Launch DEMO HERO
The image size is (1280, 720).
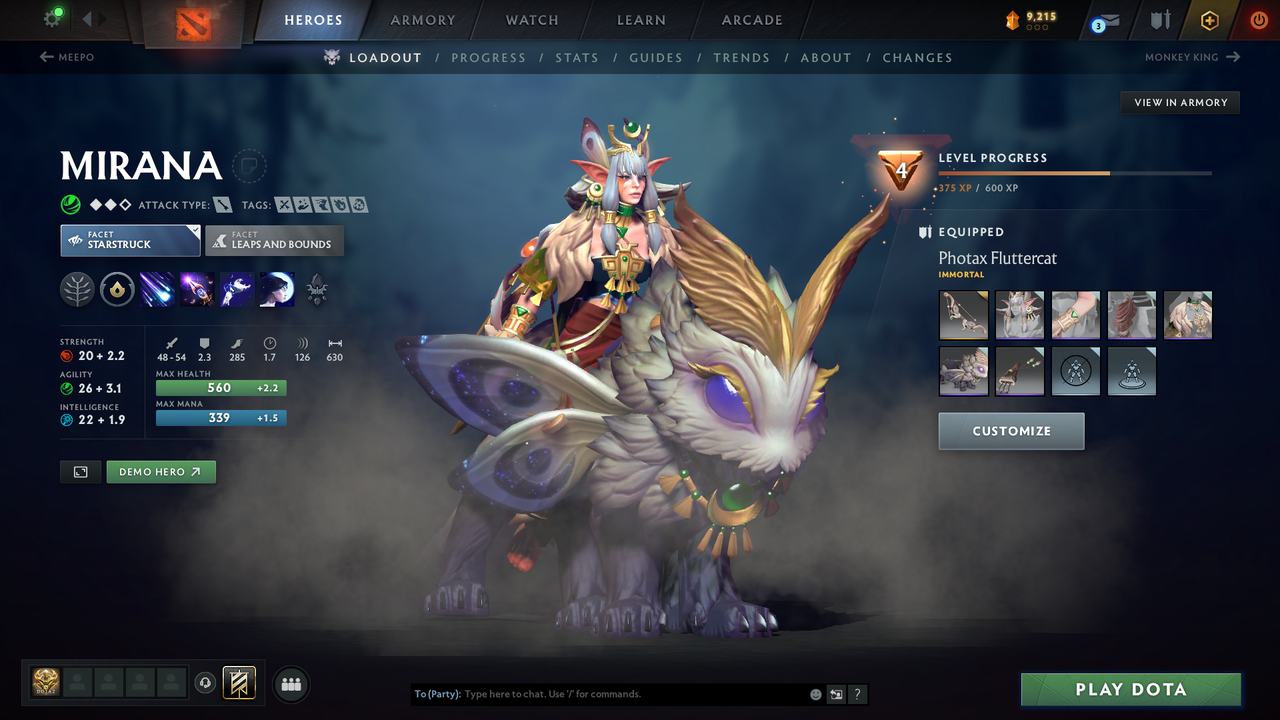(161, 471)
